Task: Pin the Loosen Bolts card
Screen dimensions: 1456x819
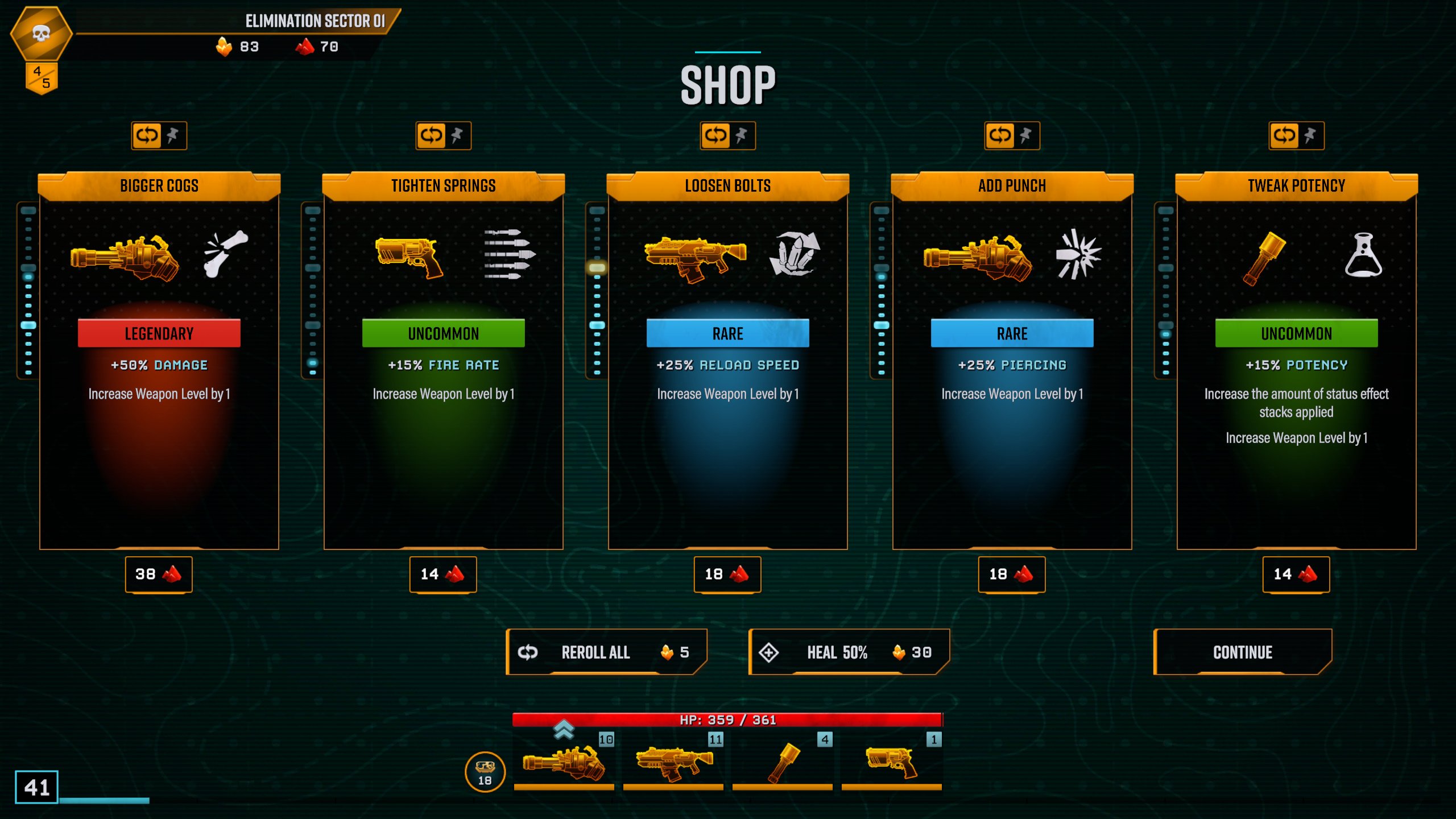Action: click(742, 136)
